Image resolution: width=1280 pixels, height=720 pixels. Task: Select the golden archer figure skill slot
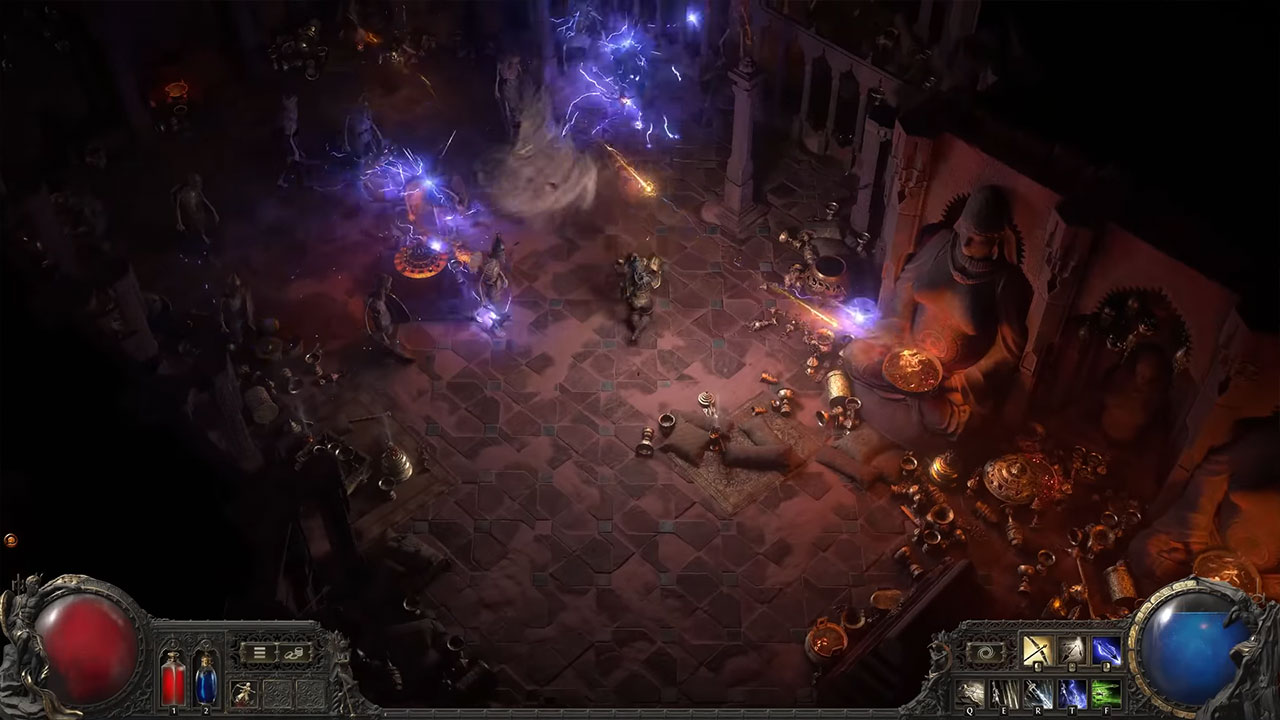pyautogui.click(x=244, y=692)
